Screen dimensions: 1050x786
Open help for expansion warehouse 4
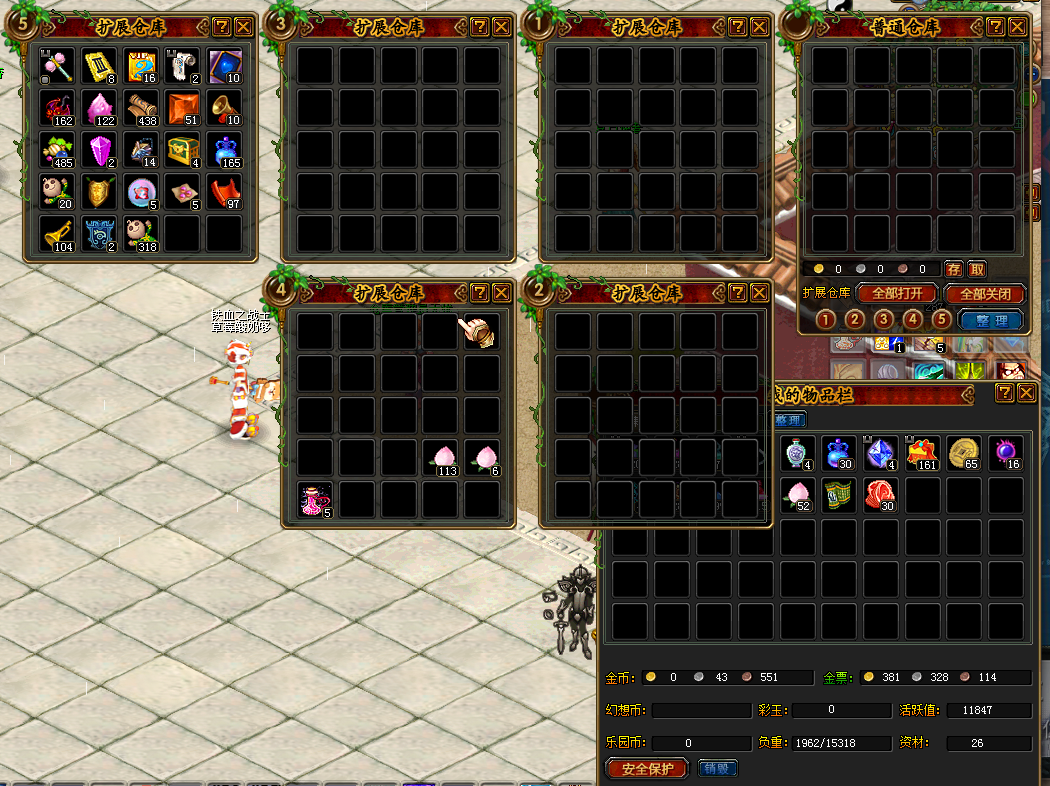click(x=480, y=292)
